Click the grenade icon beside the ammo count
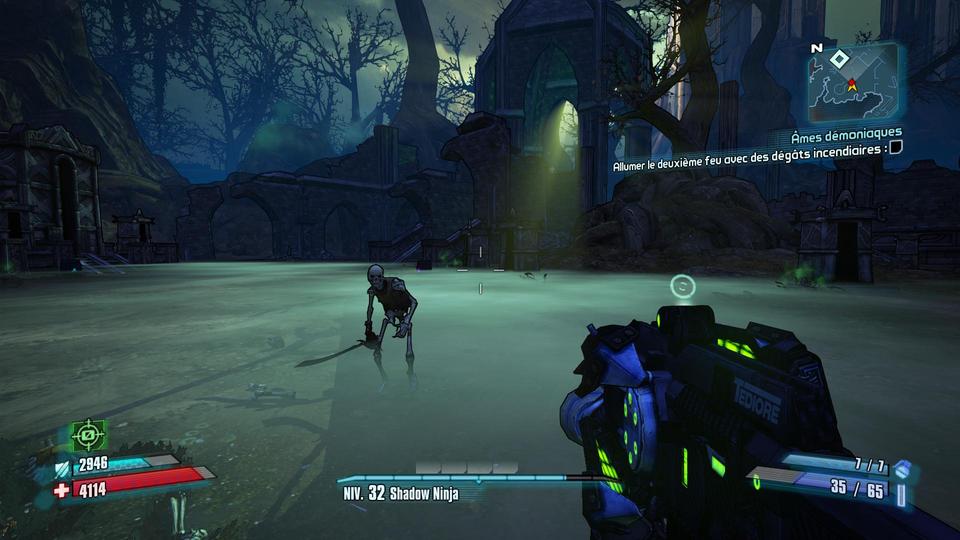The image size is (960, 540). click(902, 469)
